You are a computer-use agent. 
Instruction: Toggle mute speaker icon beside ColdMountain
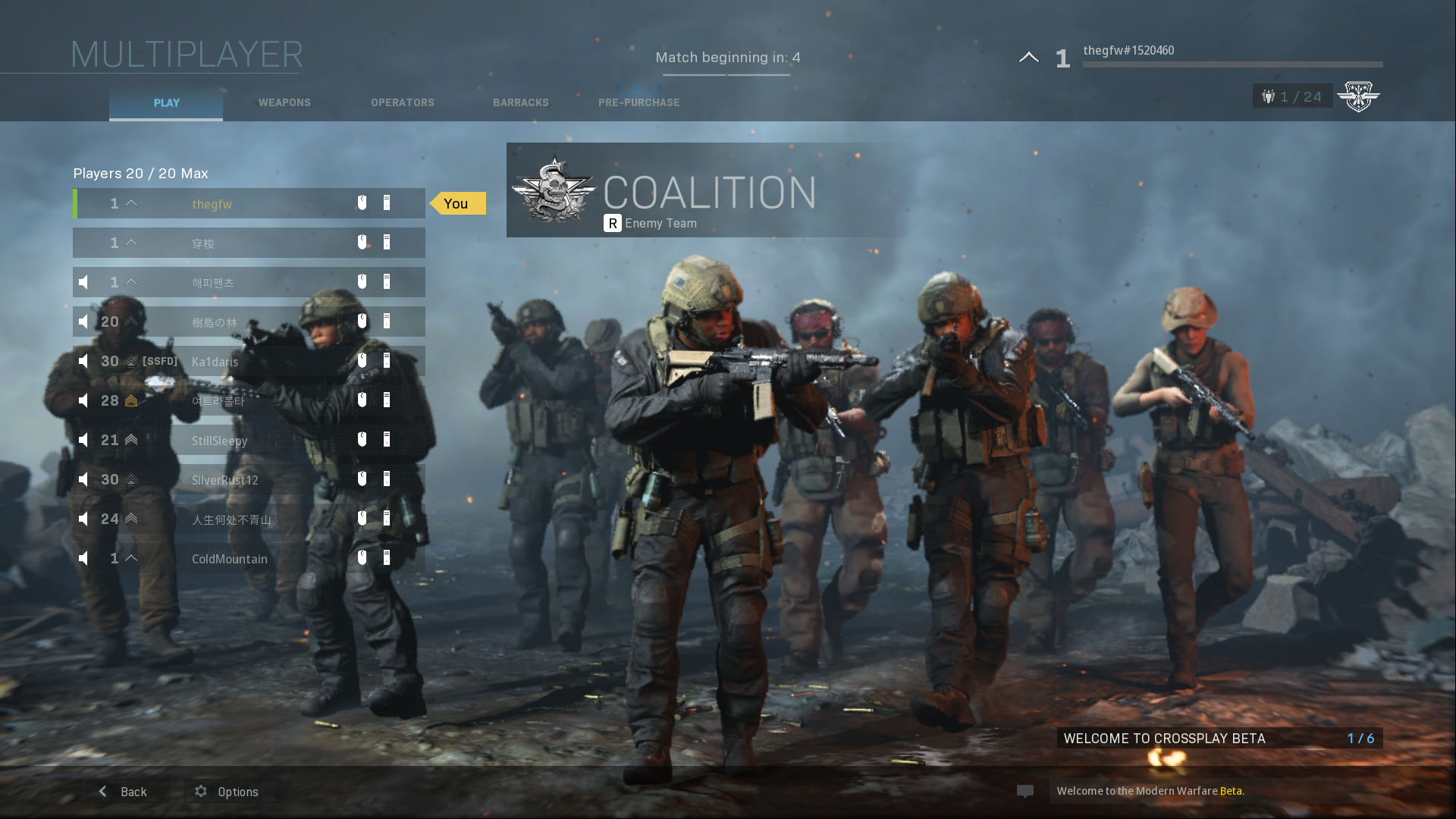[x=83, y=559]
